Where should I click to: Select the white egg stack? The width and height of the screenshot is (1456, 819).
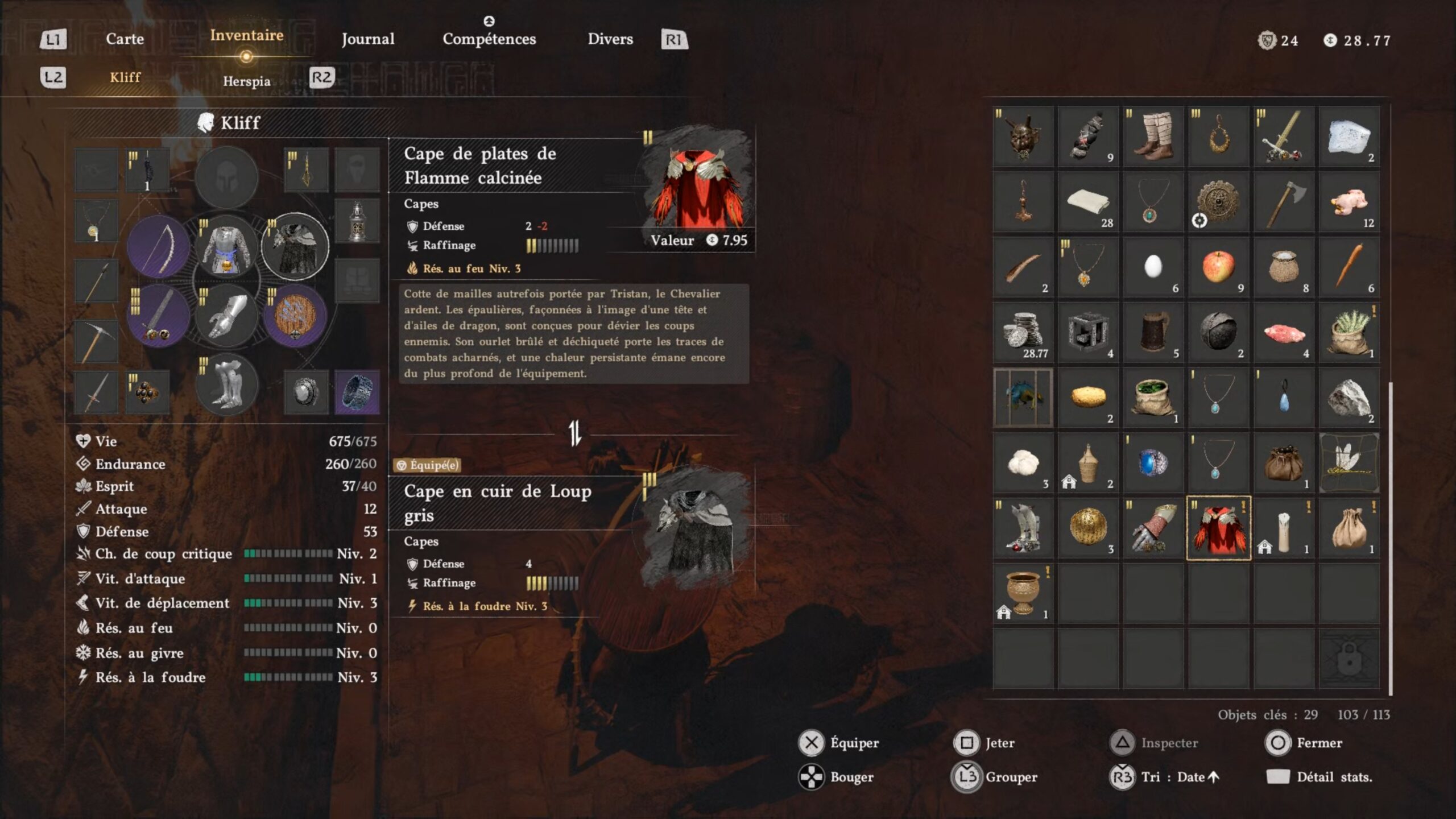click(1153, 267)
